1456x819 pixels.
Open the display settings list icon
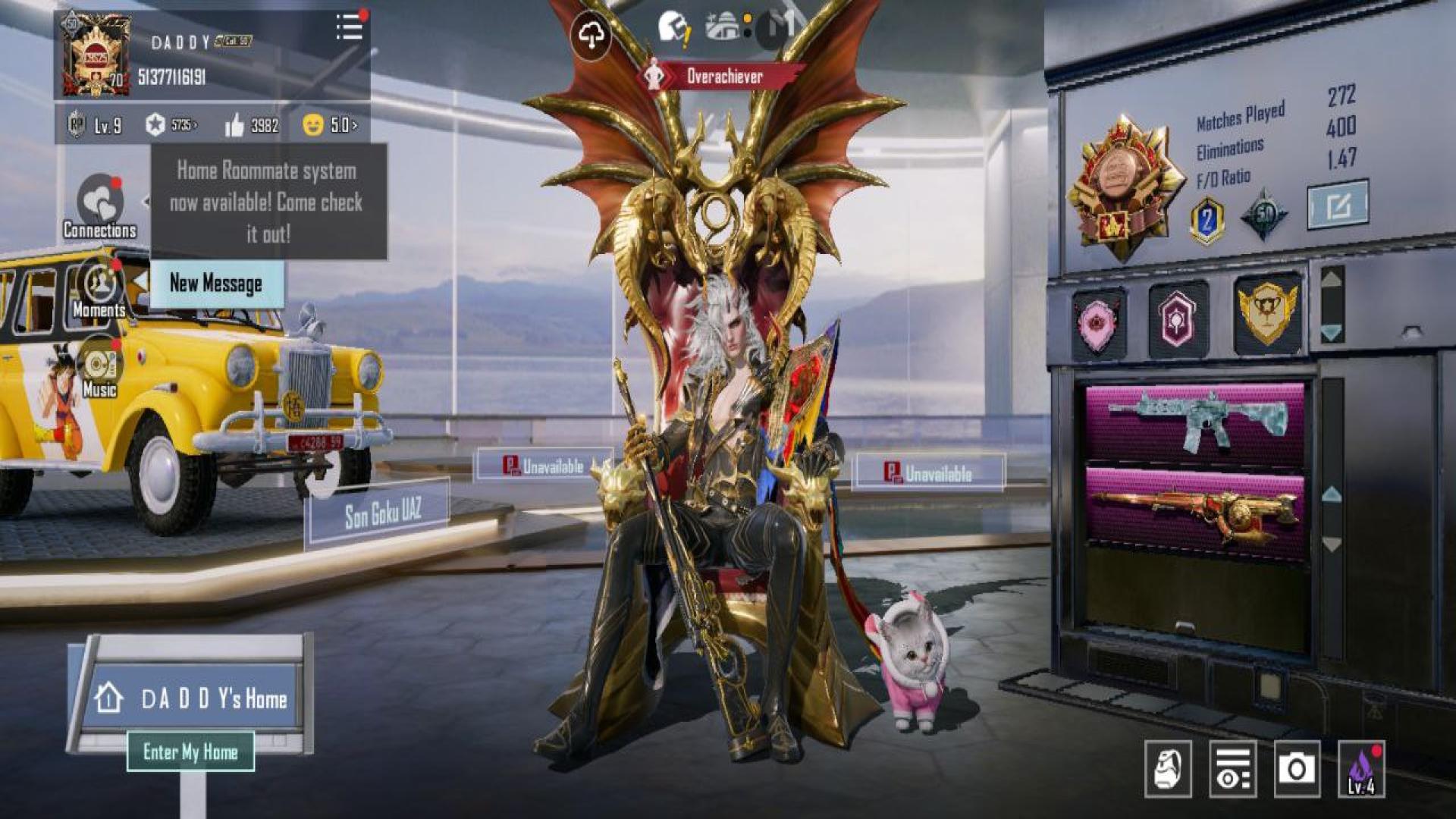tap(1232, 769)
